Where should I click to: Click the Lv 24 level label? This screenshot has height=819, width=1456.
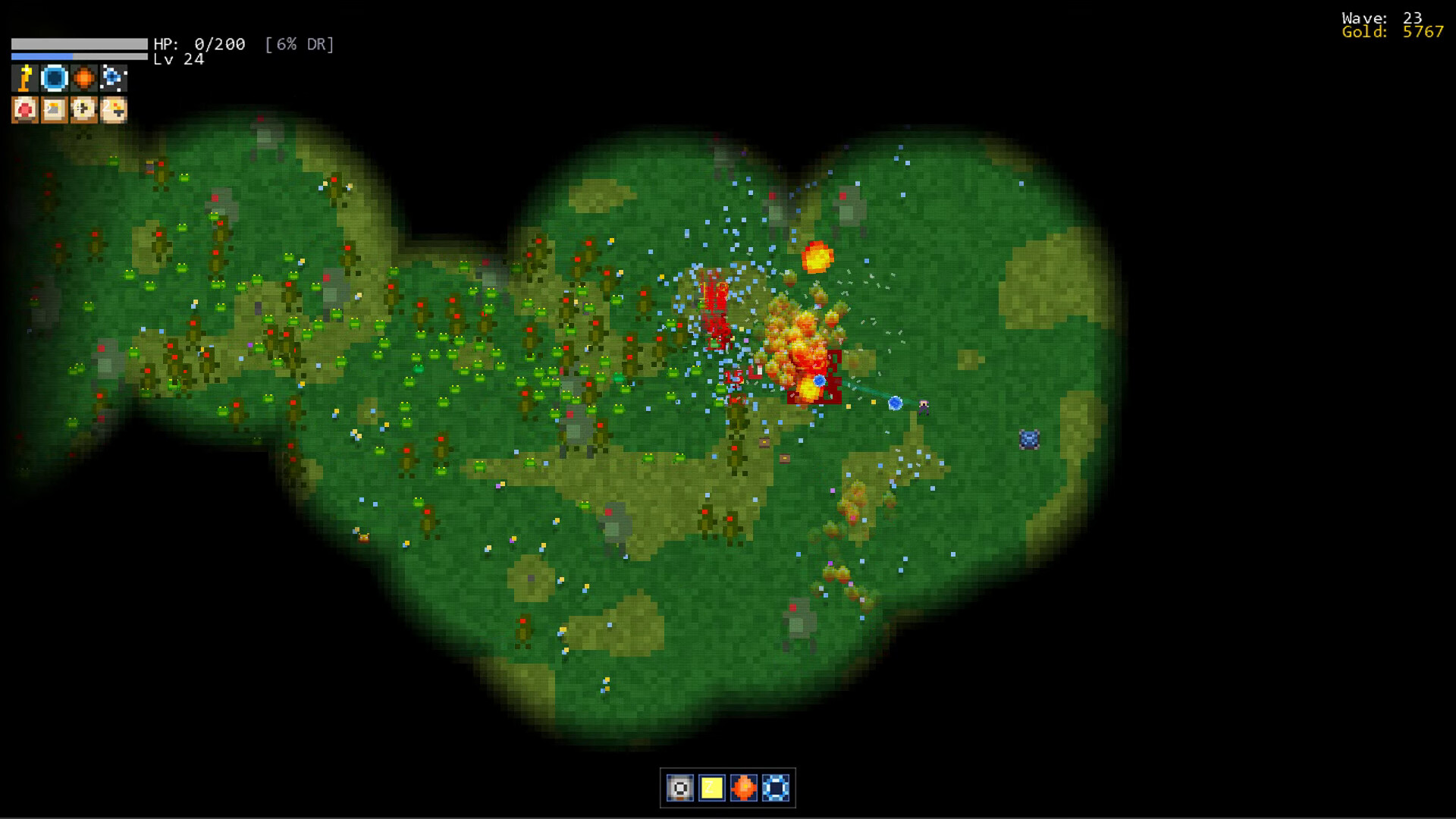click(177, 59)
